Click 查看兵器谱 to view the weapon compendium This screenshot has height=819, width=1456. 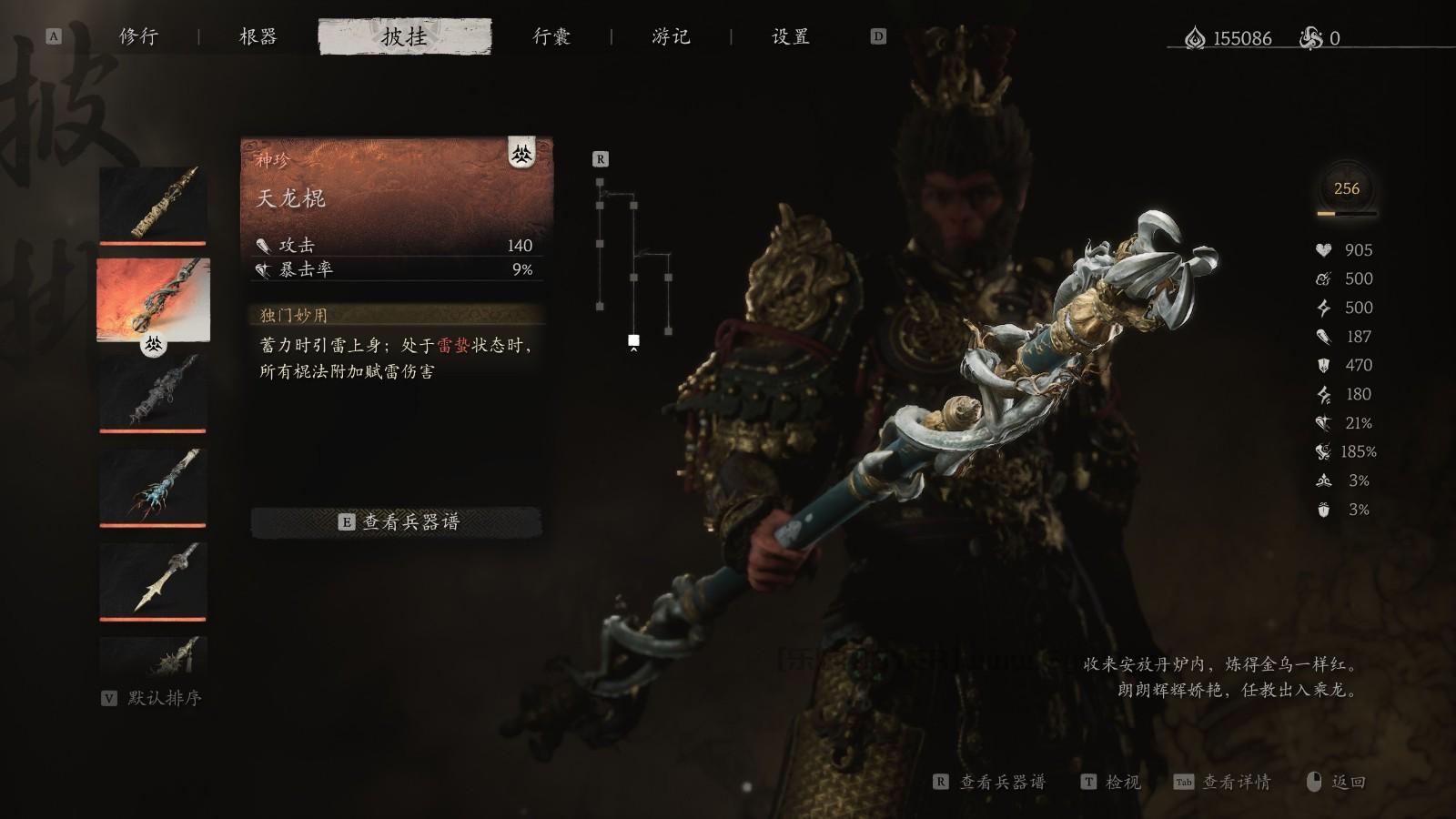click(399, 523)
